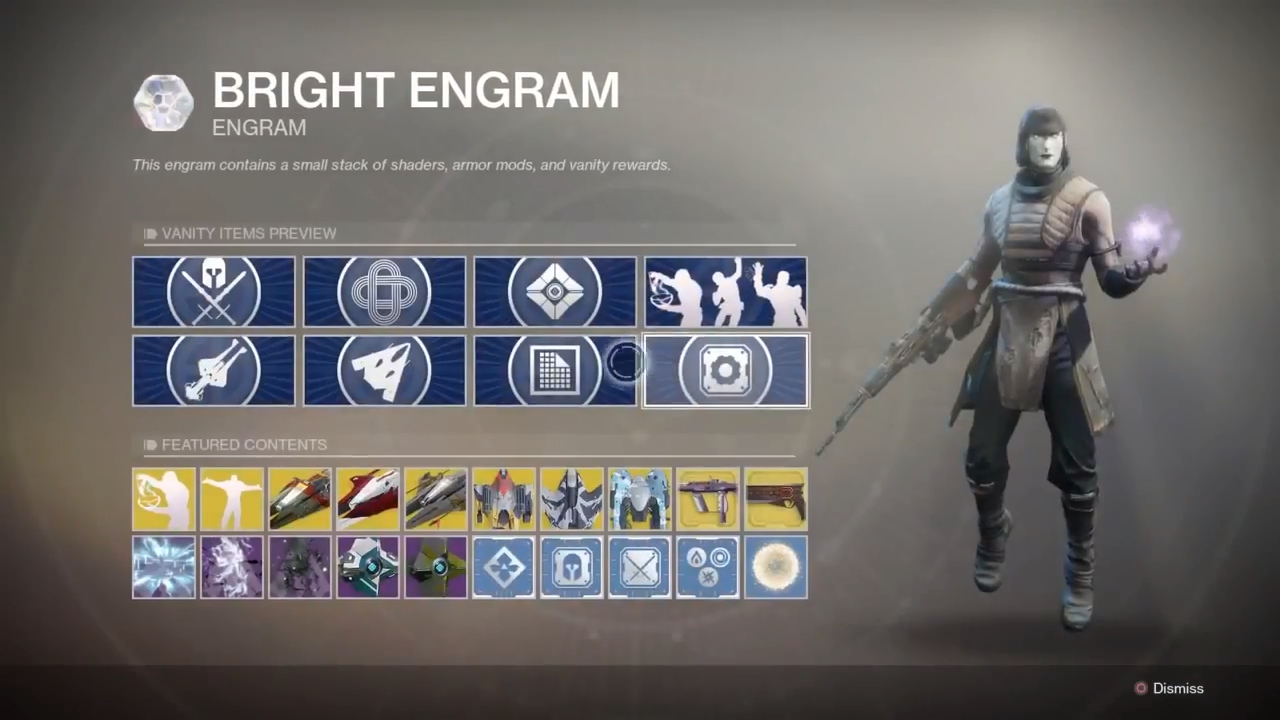This screenshot has height=720, width=1280.
Task: Select the crossed swords mod tile
Action: (x=639, y=567)
